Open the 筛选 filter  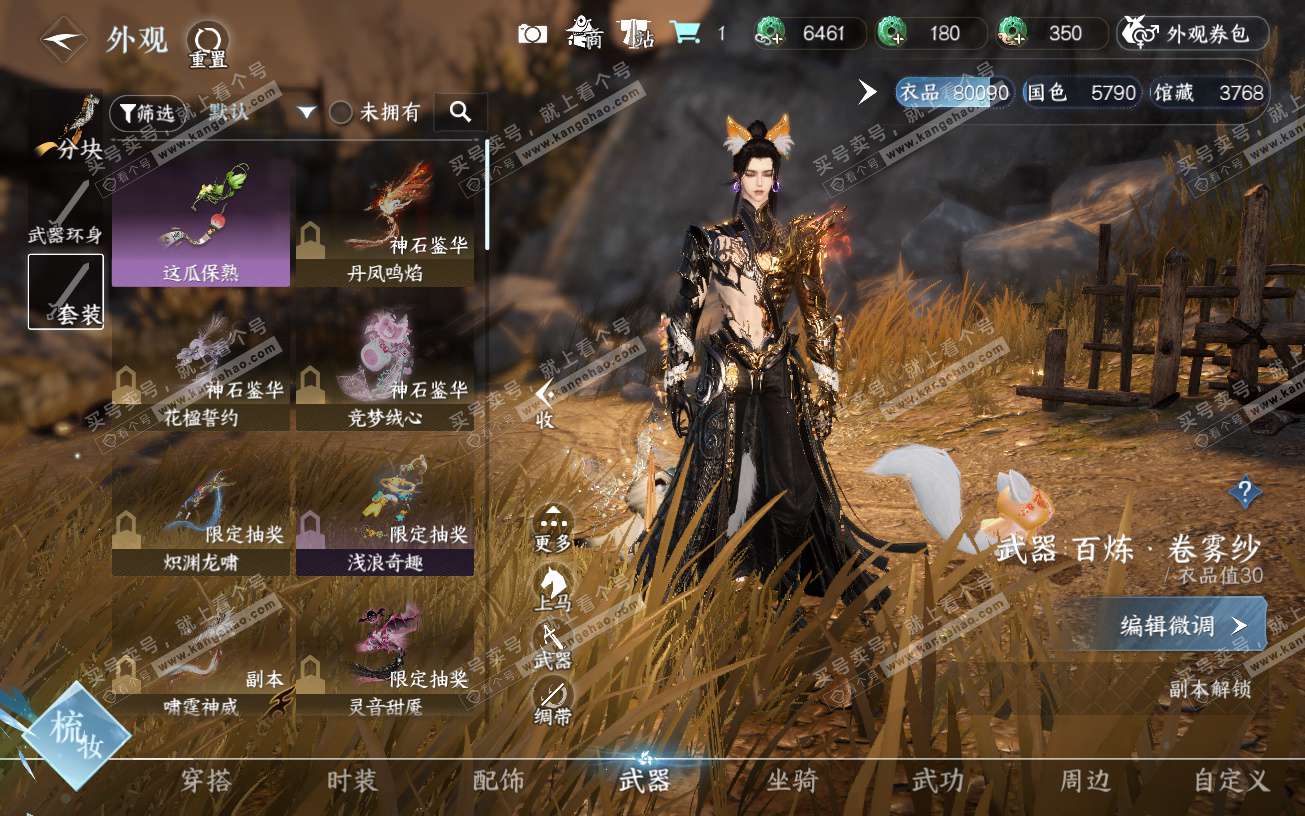click(x=147, y=113)
